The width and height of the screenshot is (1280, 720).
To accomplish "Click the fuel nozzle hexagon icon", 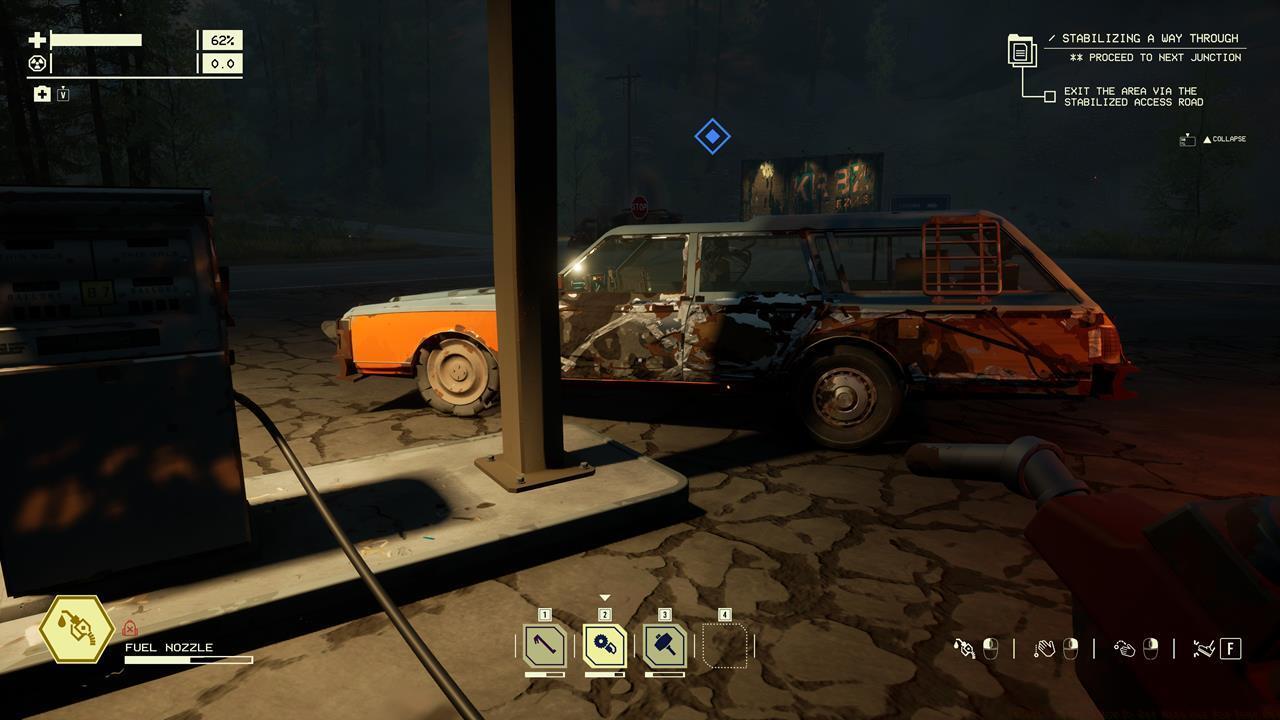I will tap(76, 629).
